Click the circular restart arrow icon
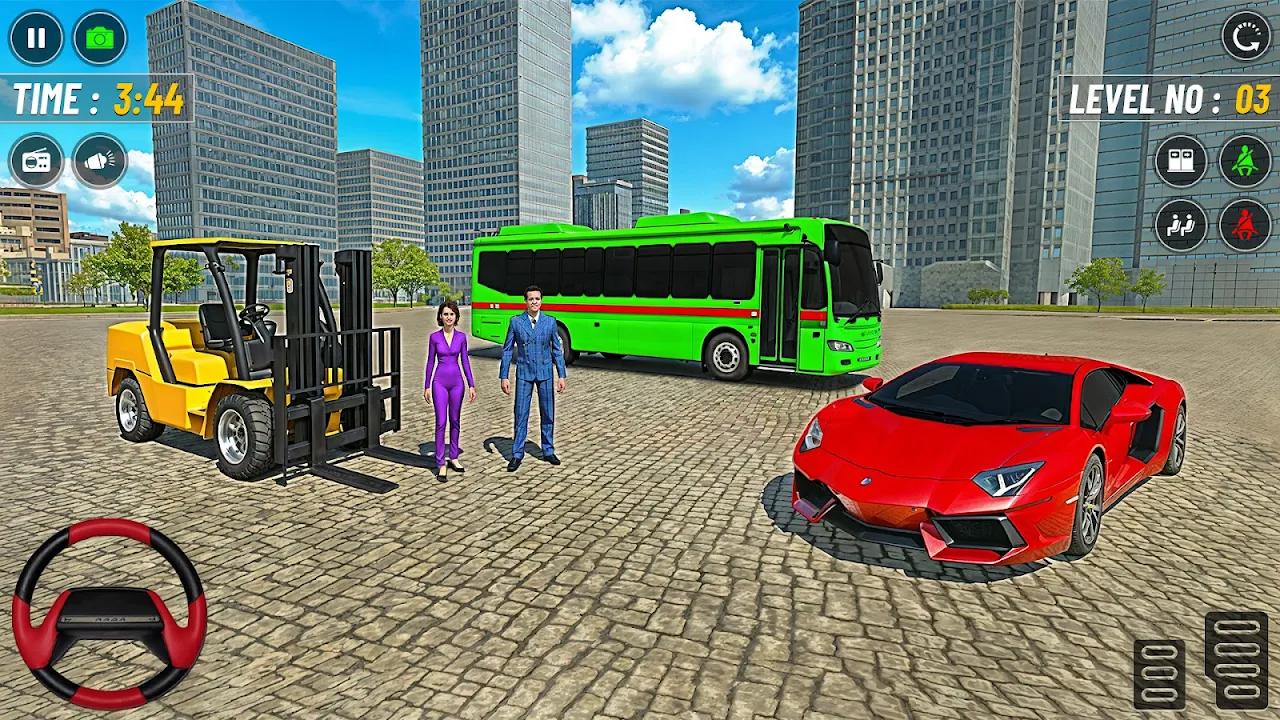 click(1245, 37)
